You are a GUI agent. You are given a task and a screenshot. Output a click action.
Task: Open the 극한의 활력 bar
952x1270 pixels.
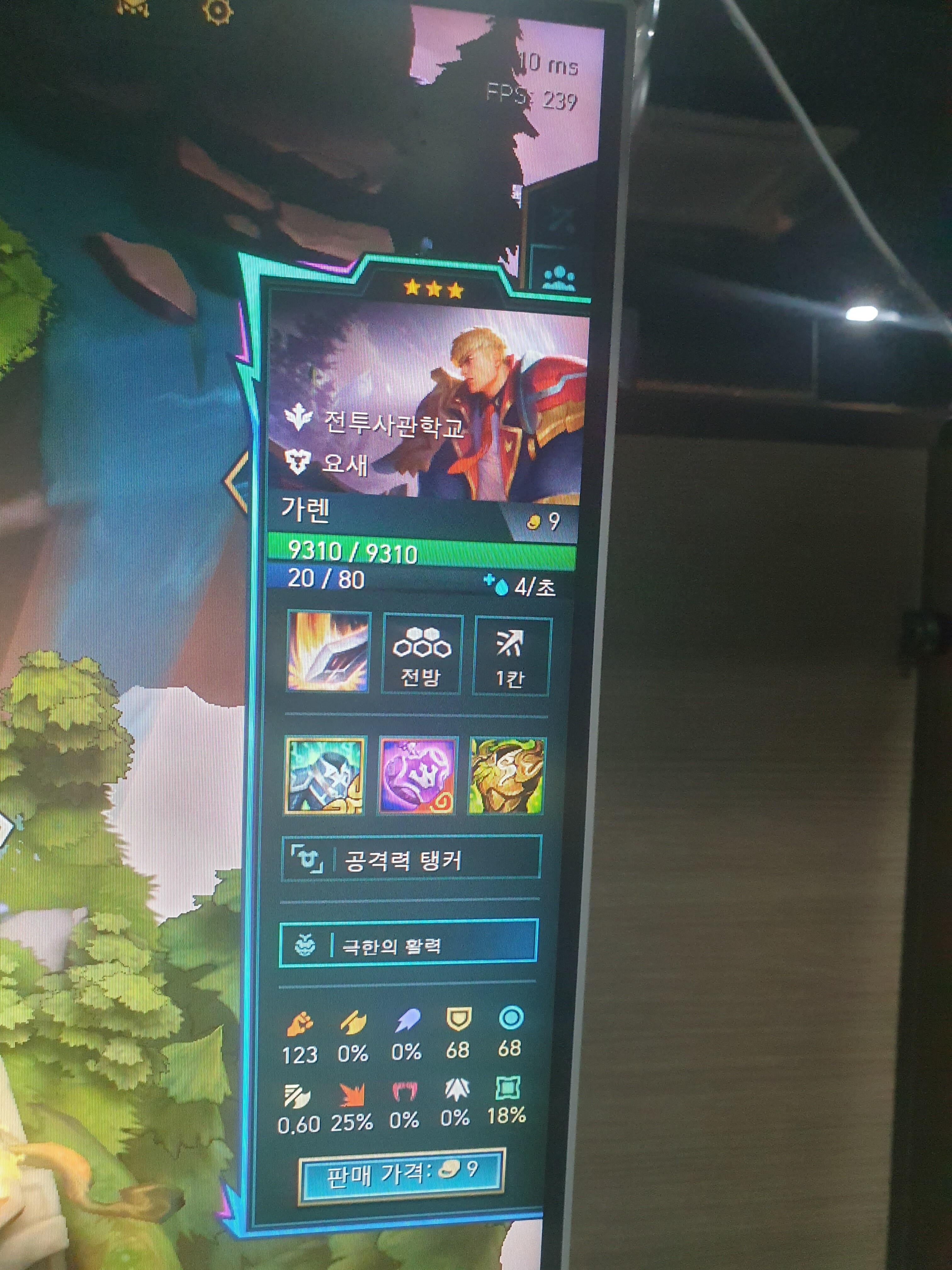point(408,945)
